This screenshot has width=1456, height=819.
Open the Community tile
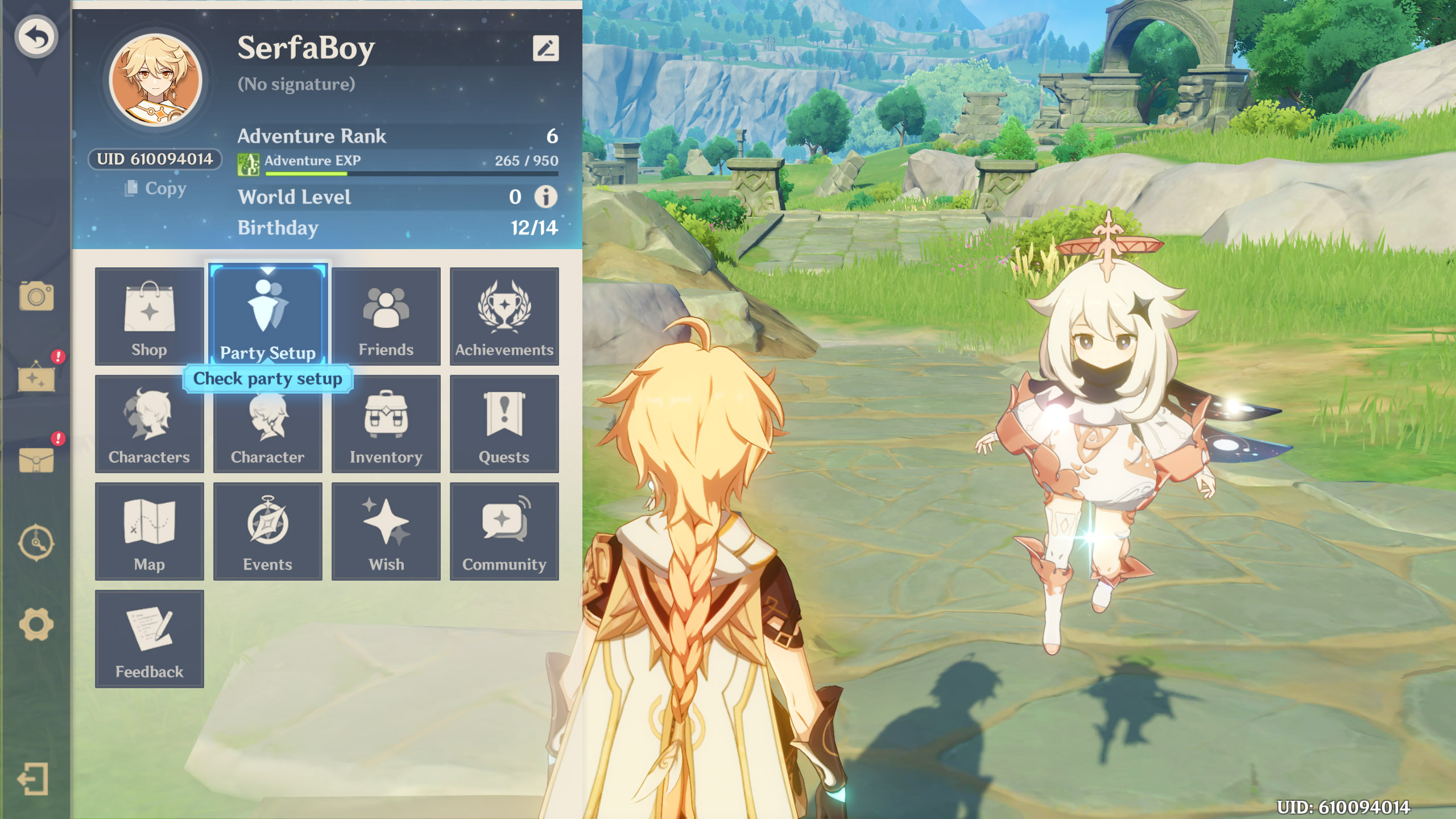(504, 531)
